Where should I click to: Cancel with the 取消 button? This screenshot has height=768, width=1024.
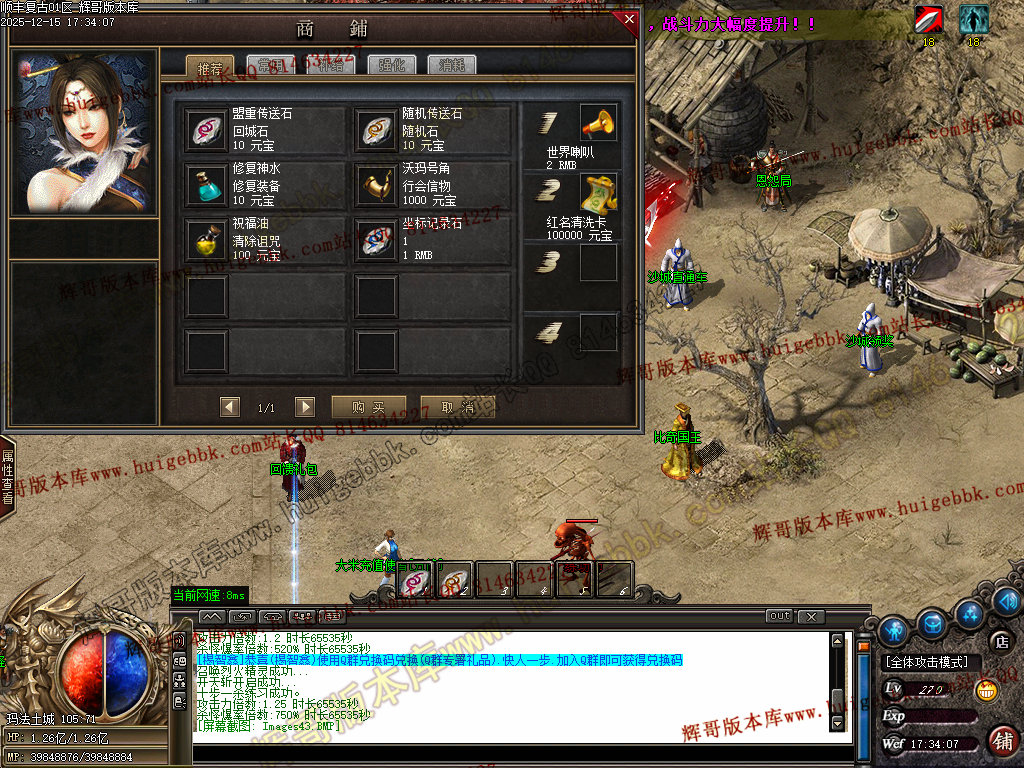tap(457, 407)
